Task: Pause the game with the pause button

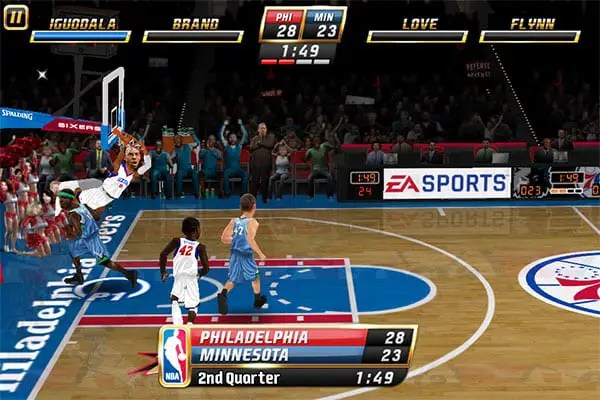Action: pyautogui.click(x=16, y=17)
